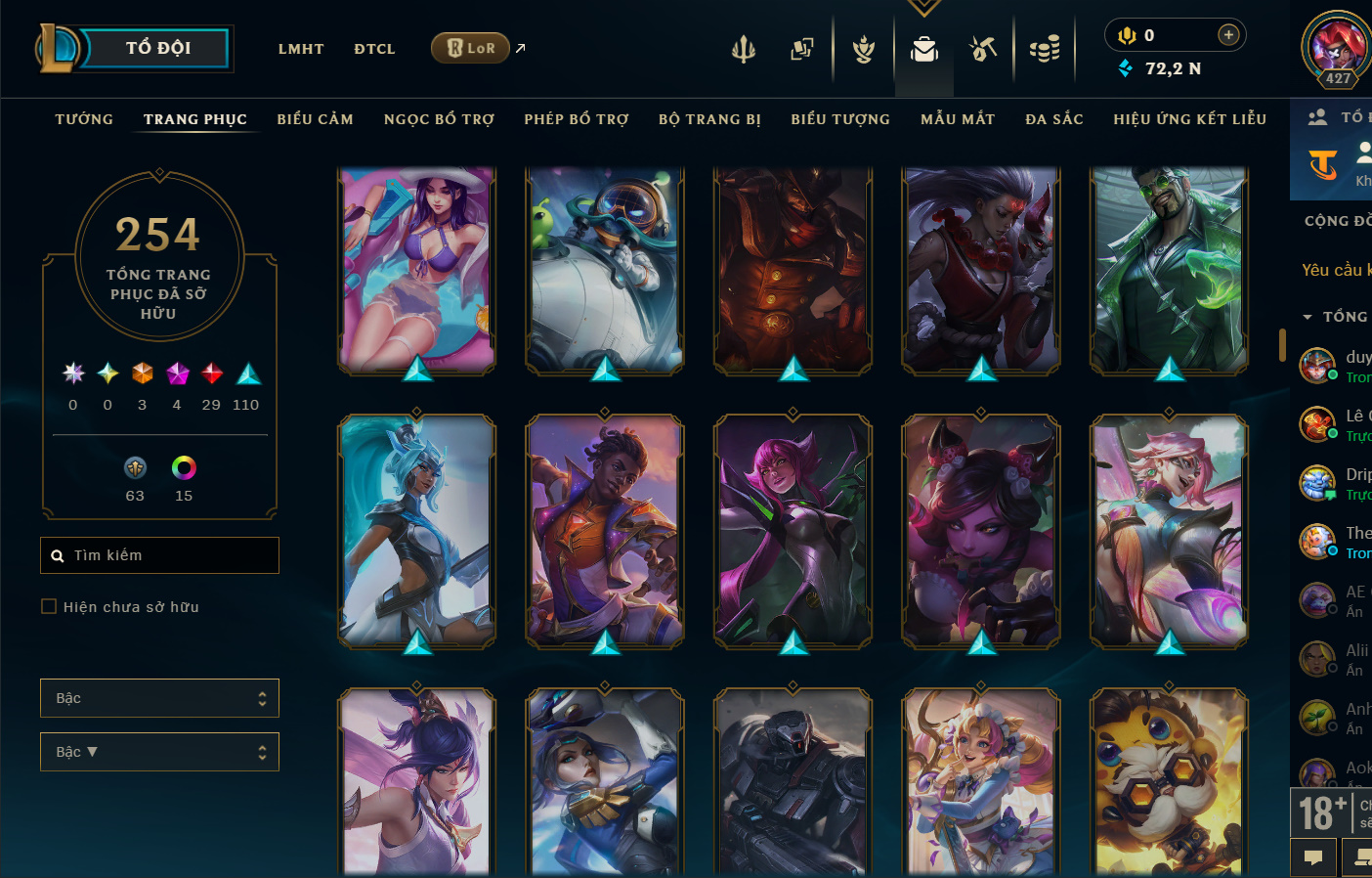This screenshot has width=1372, height=878.
Task: Click the Tìm kiếm skin search field
Action: pyautogui.click(x=166, y=555)
